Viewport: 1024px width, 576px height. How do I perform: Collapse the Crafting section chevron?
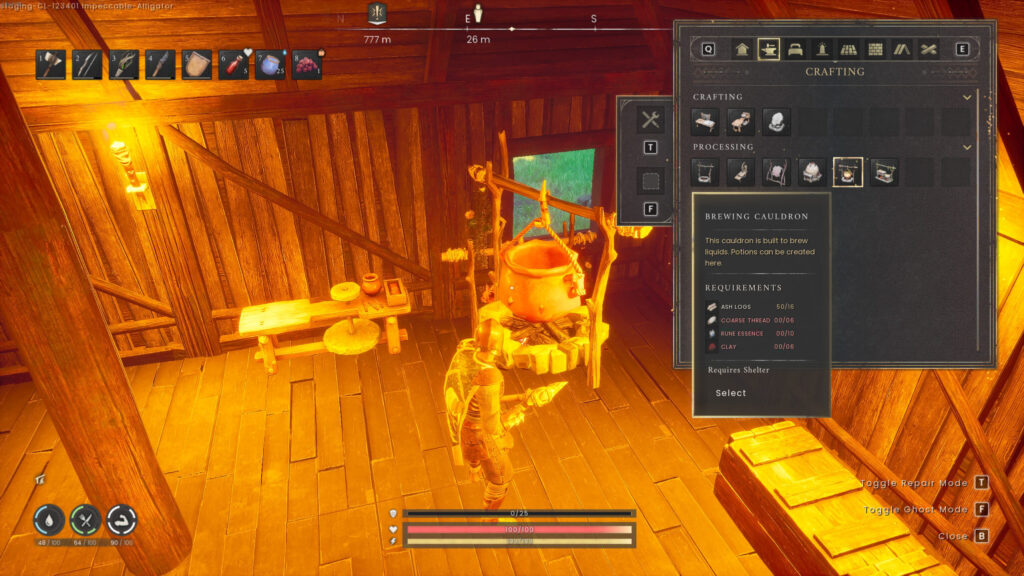click(x=966, y=97)
